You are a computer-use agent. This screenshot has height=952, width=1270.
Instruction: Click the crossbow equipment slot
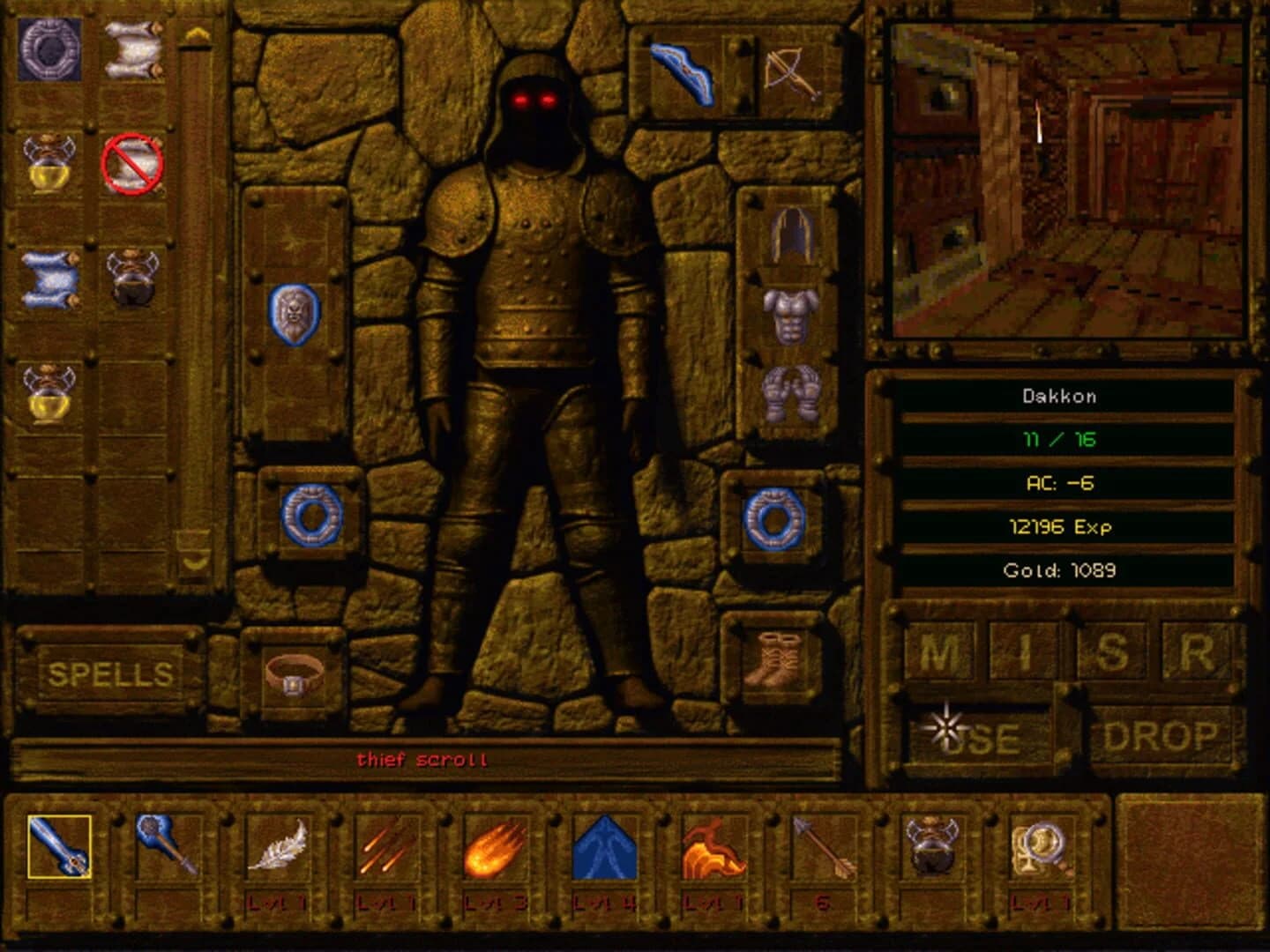pos(792,75)
